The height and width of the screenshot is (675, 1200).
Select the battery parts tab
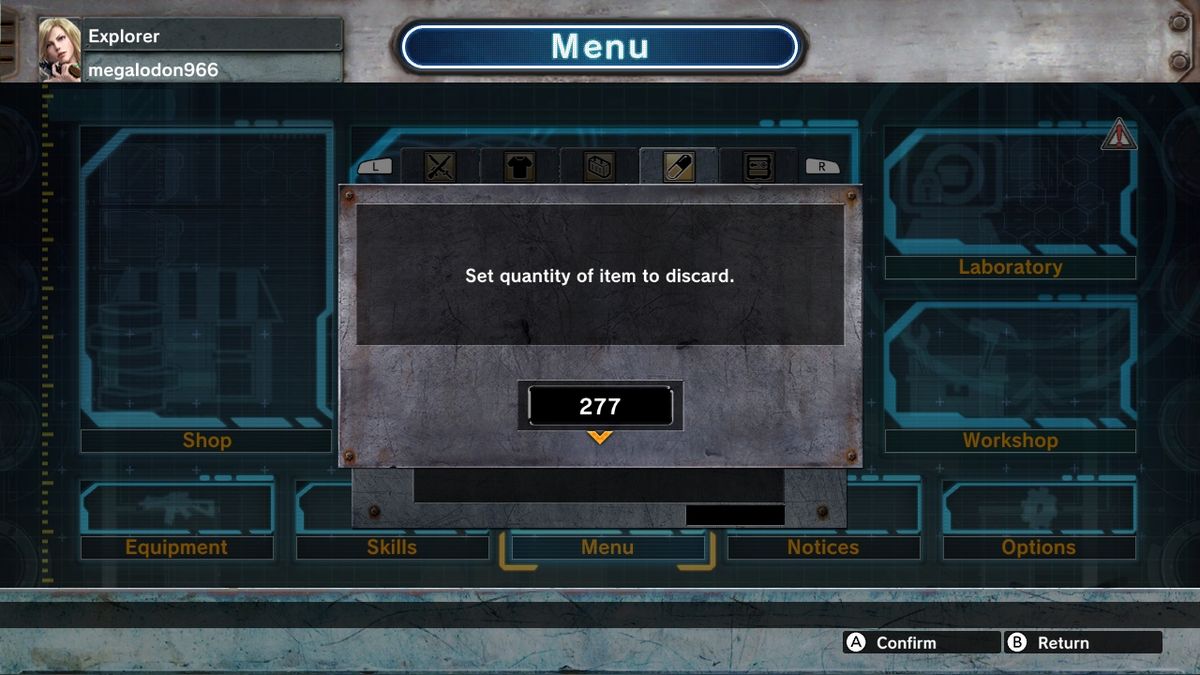pos(599,166)
